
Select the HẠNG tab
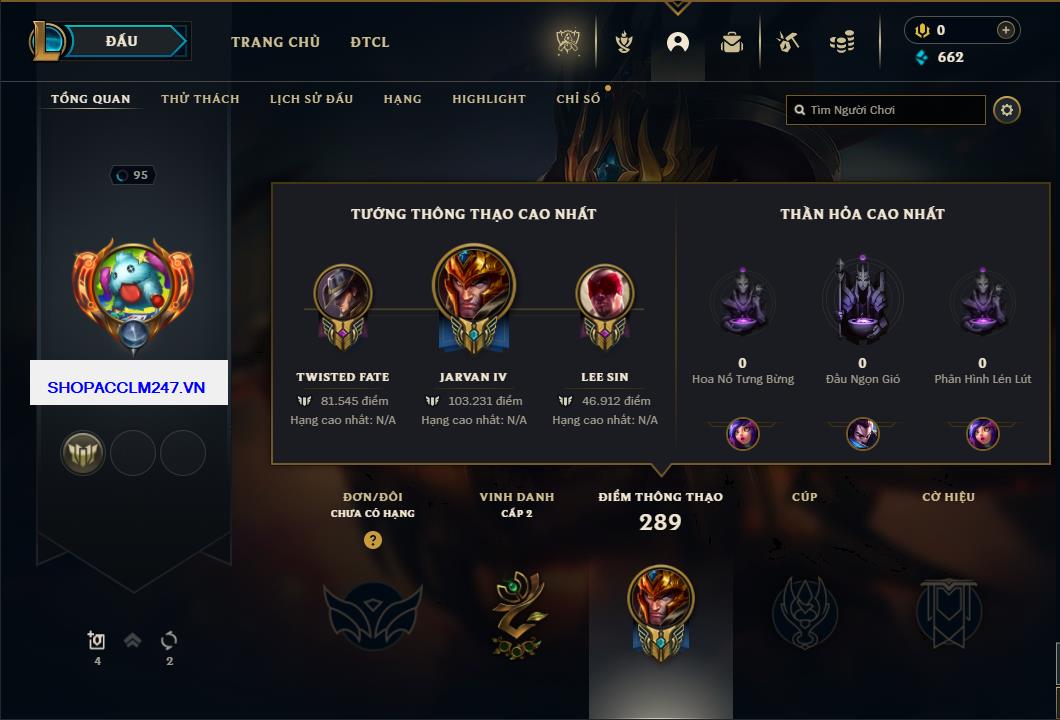(402, 99)
